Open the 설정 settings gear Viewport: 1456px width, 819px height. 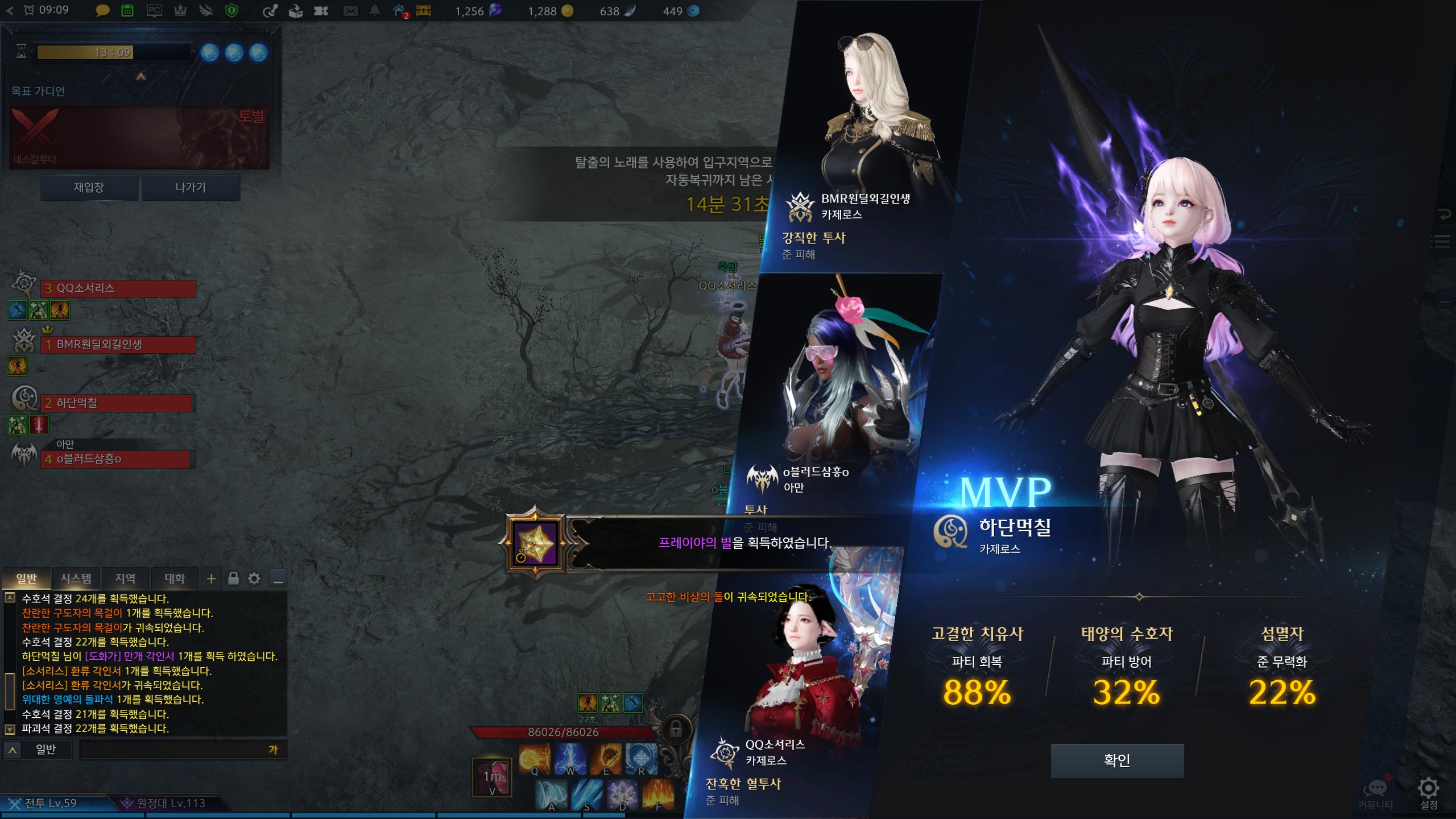tap(1428, 792)
